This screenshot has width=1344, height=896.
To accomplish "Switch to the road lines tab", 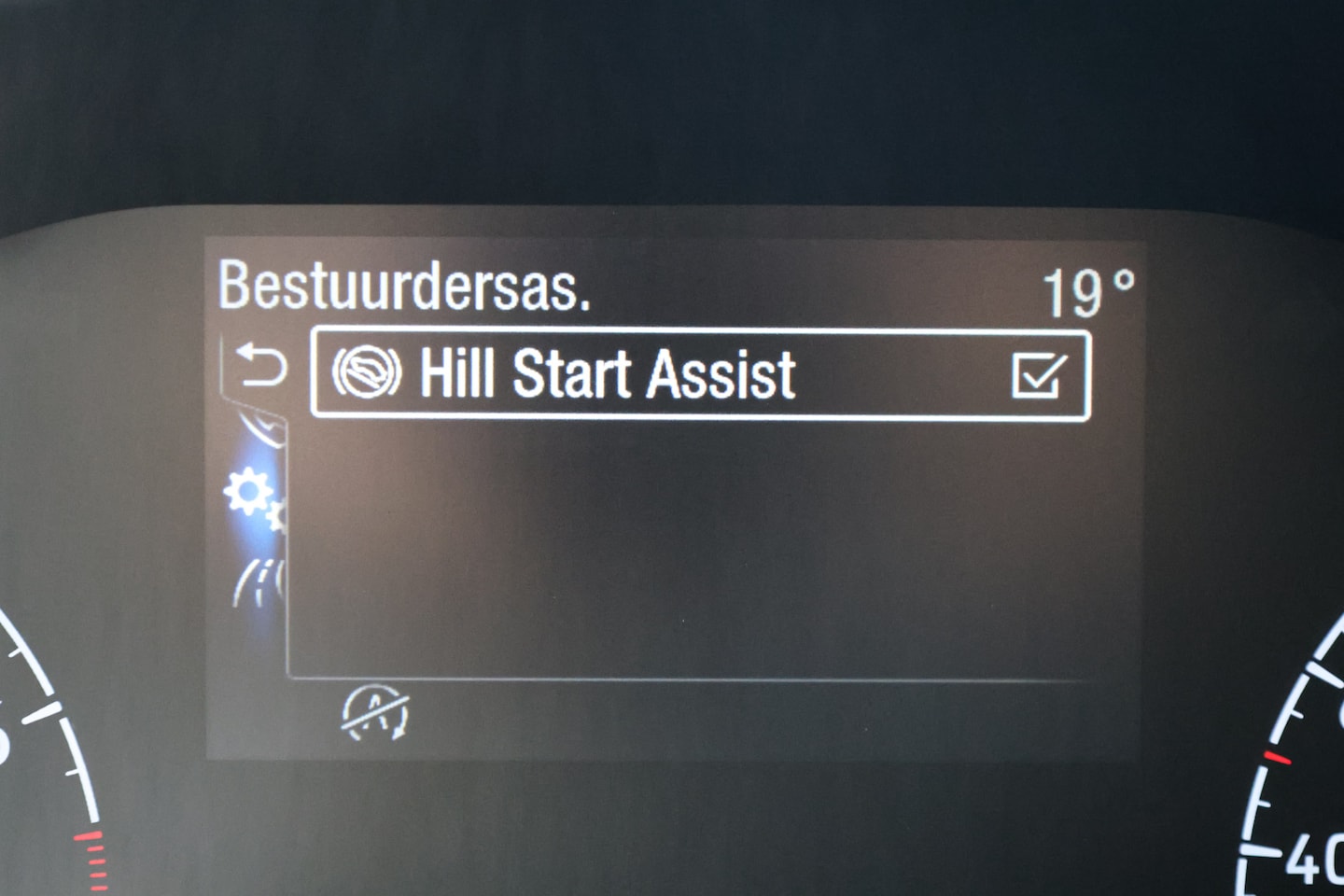I will pyautogui.click(x=259, y=584).
